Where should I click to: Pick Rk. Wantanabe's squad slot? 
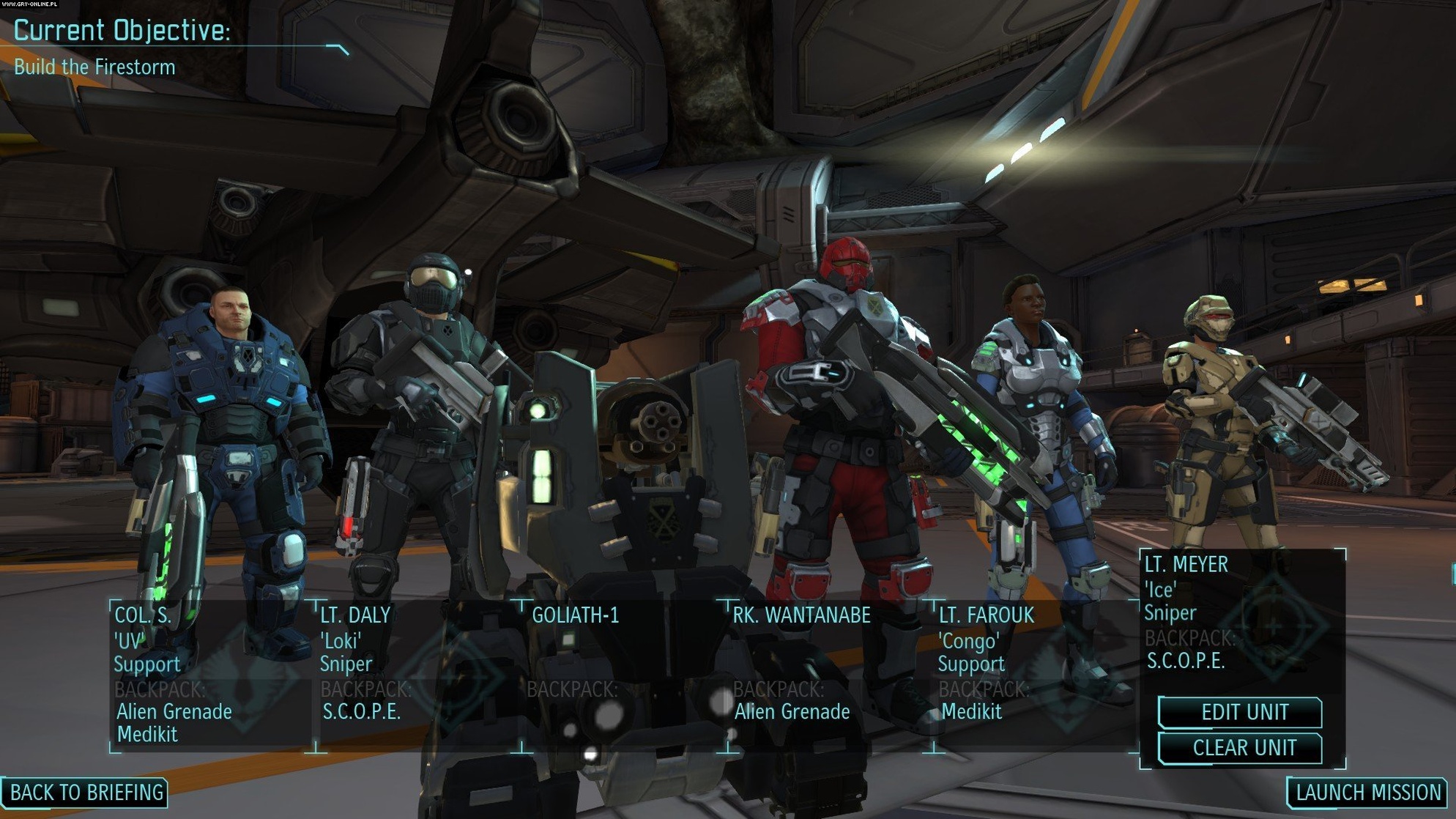pos(829,675)
